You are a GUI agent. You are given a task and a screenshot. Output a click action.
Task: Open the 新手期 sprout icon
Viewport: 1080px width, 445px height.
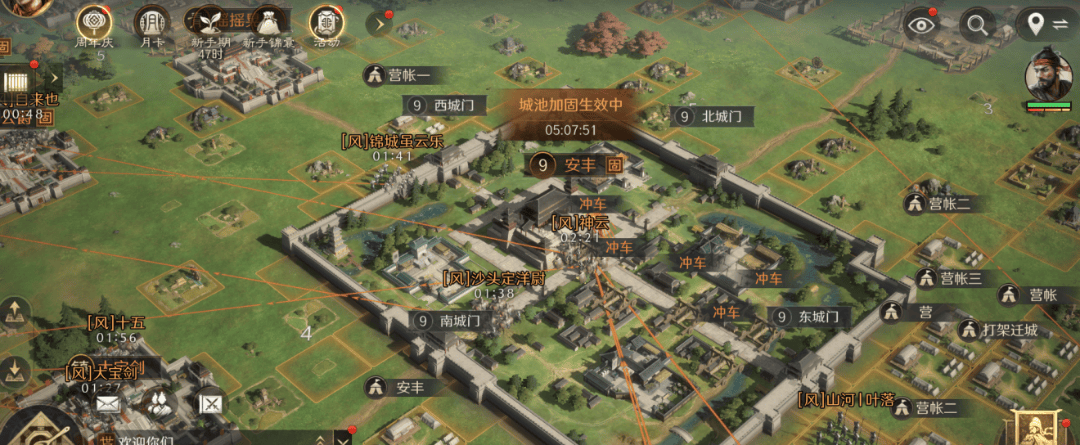[x=210, y=22]
